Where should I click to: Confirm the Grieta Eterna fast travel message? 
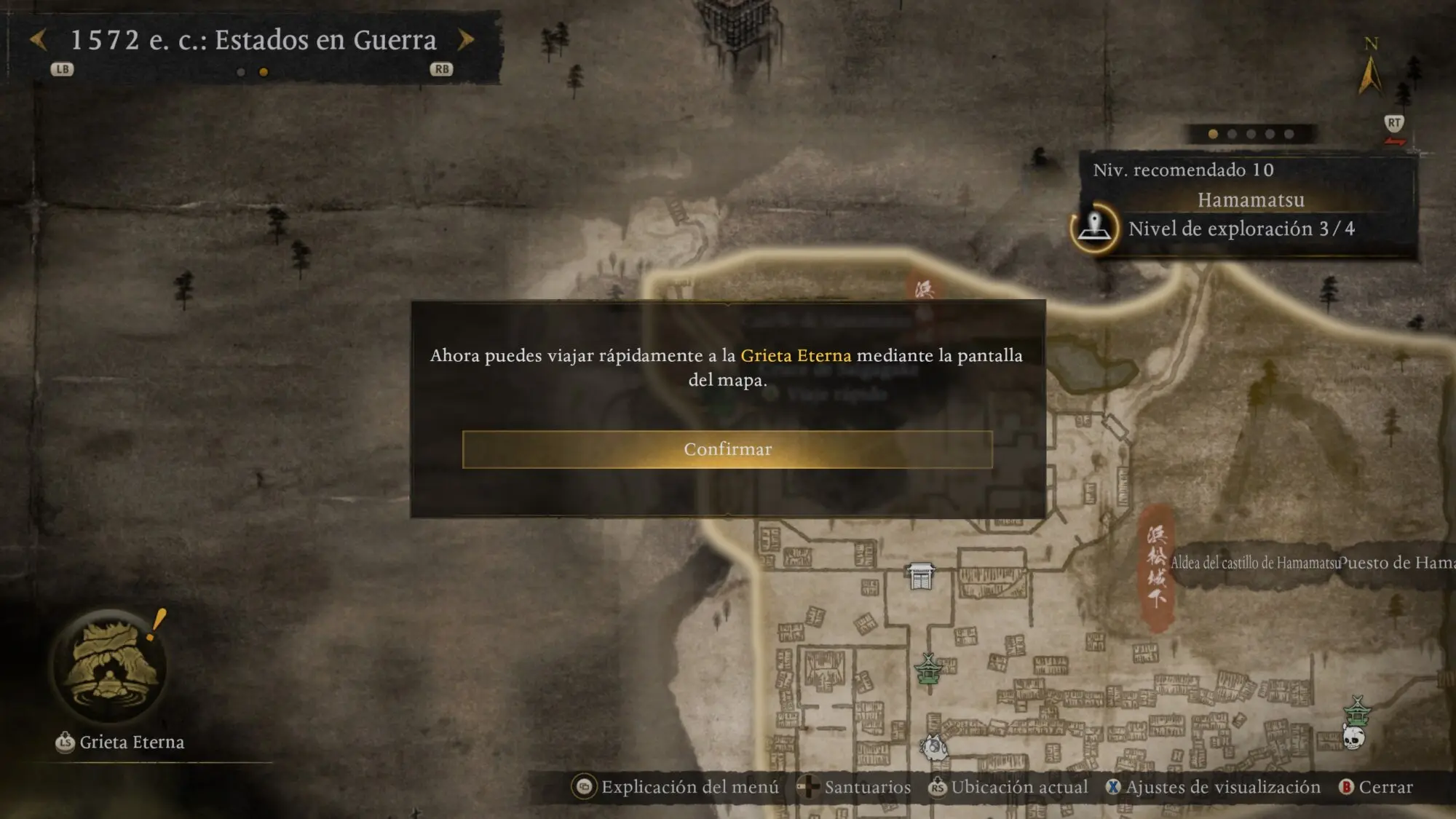[727, 449]
